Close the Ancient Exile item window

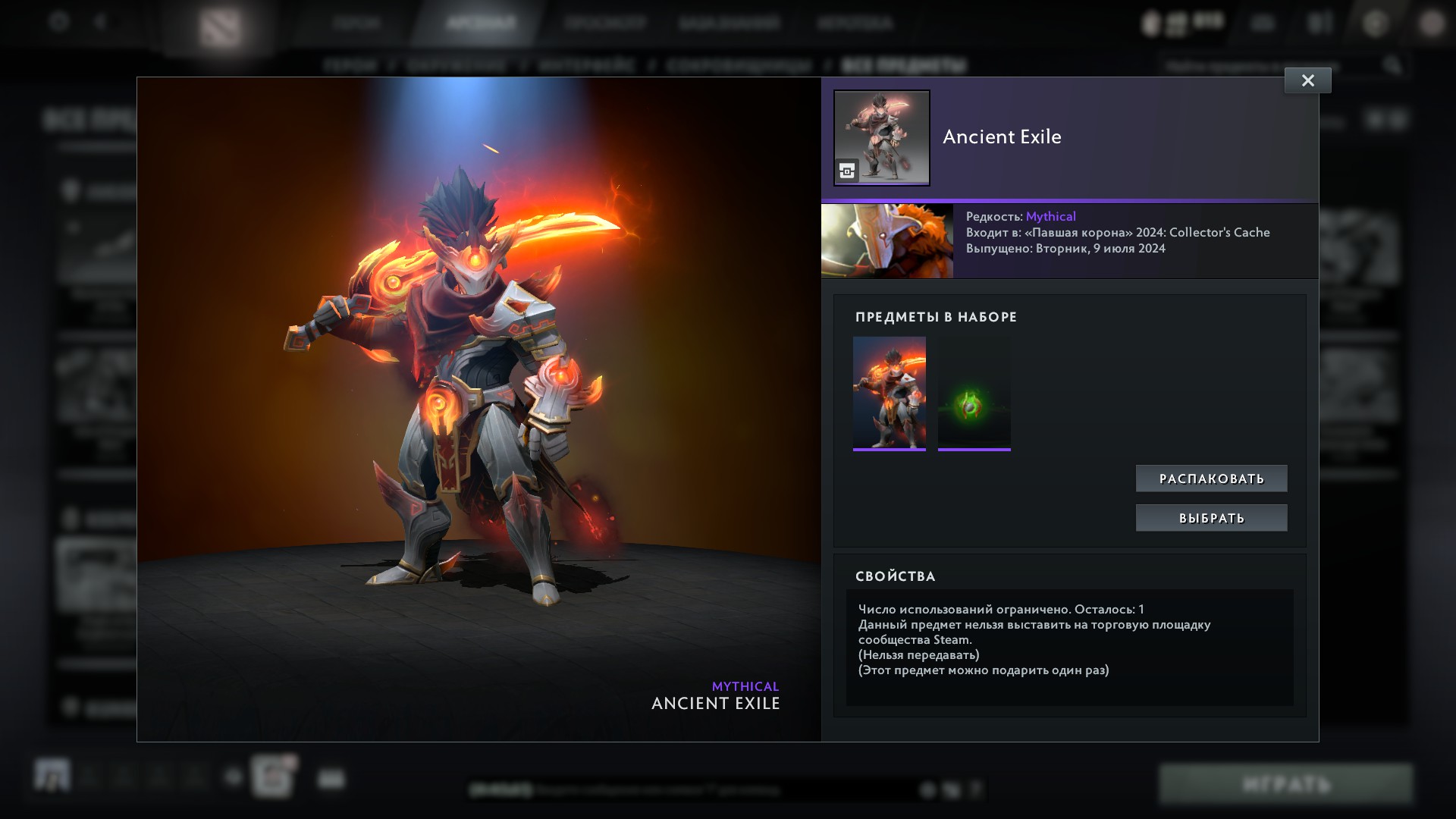tap(1307, 80)
